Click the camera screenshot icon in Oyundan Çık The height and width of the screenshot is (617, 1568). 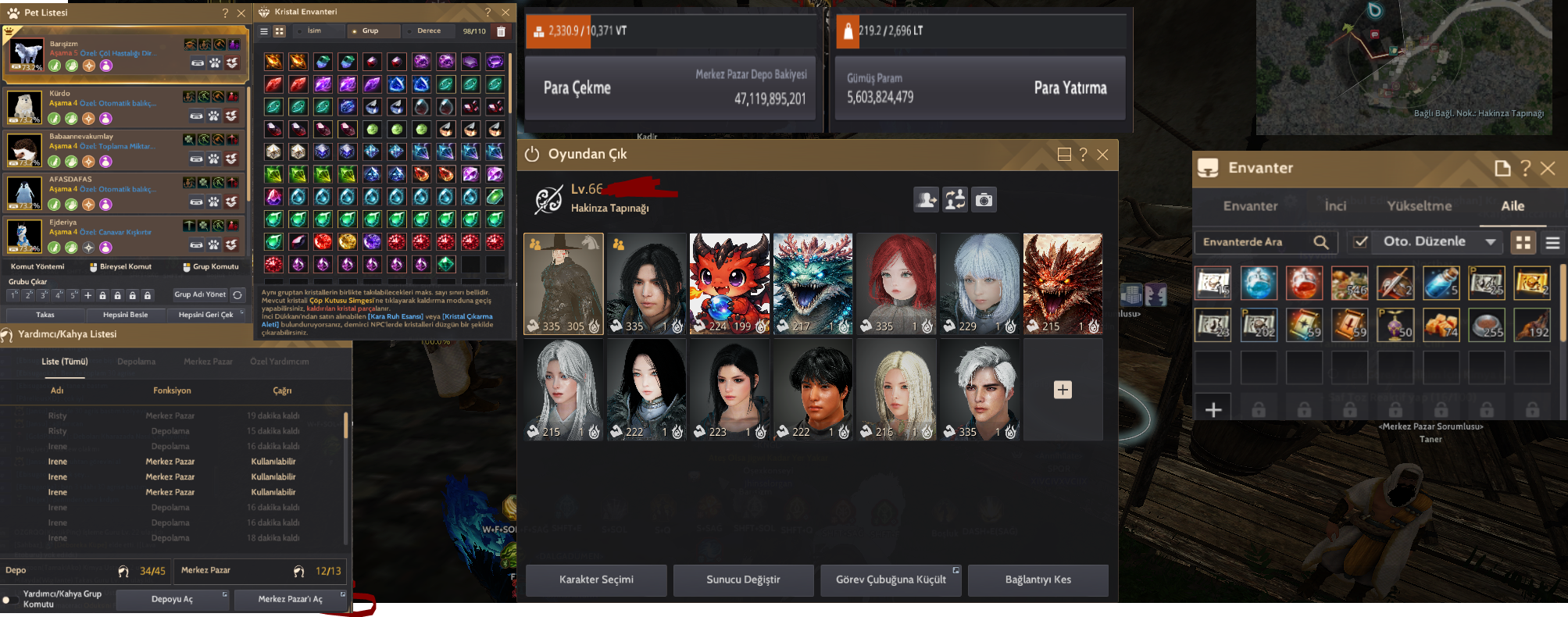(984, 199)
